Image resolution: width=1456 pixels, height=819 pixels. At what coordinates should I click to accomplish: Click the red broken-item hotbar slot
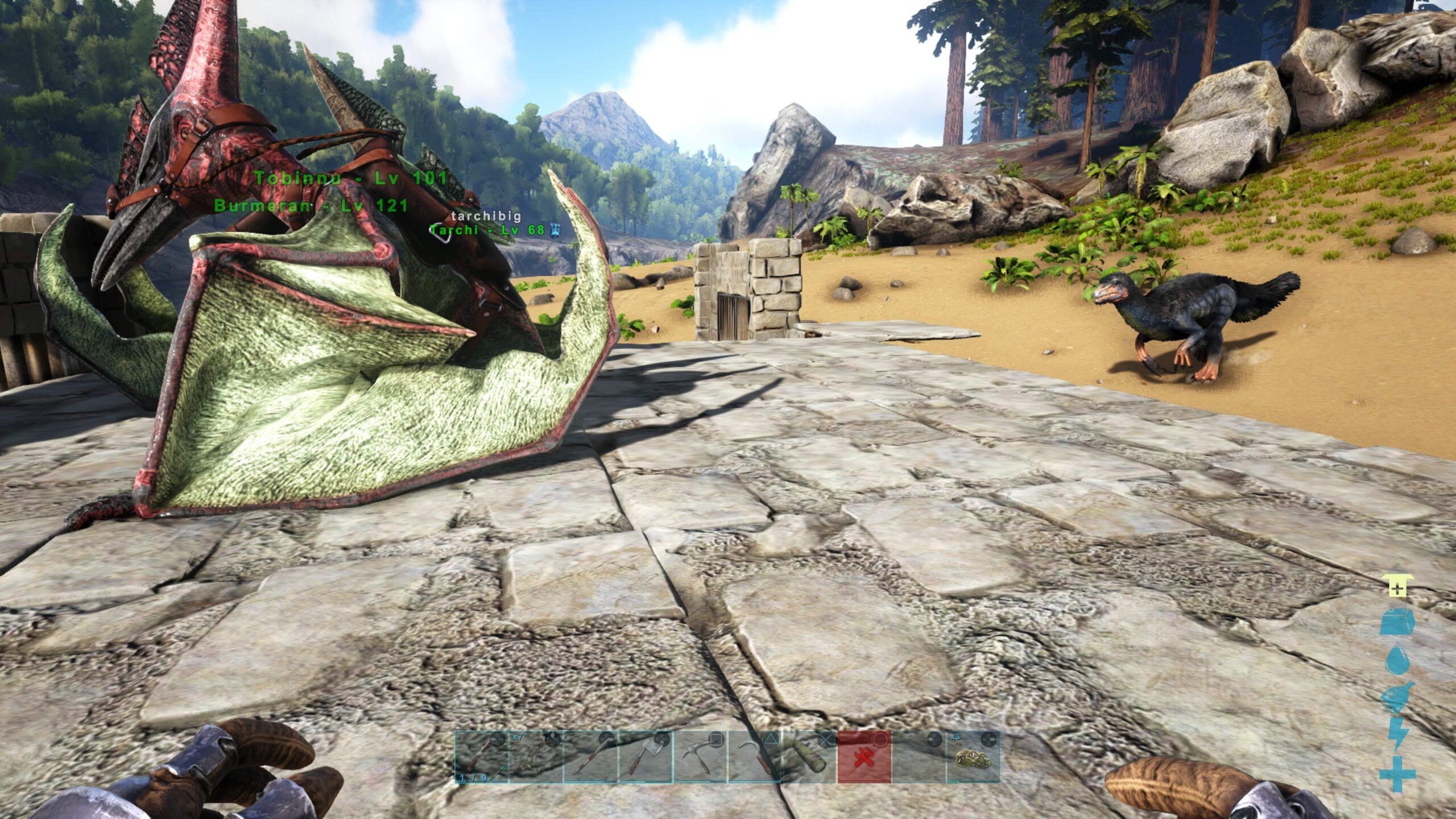864,757
